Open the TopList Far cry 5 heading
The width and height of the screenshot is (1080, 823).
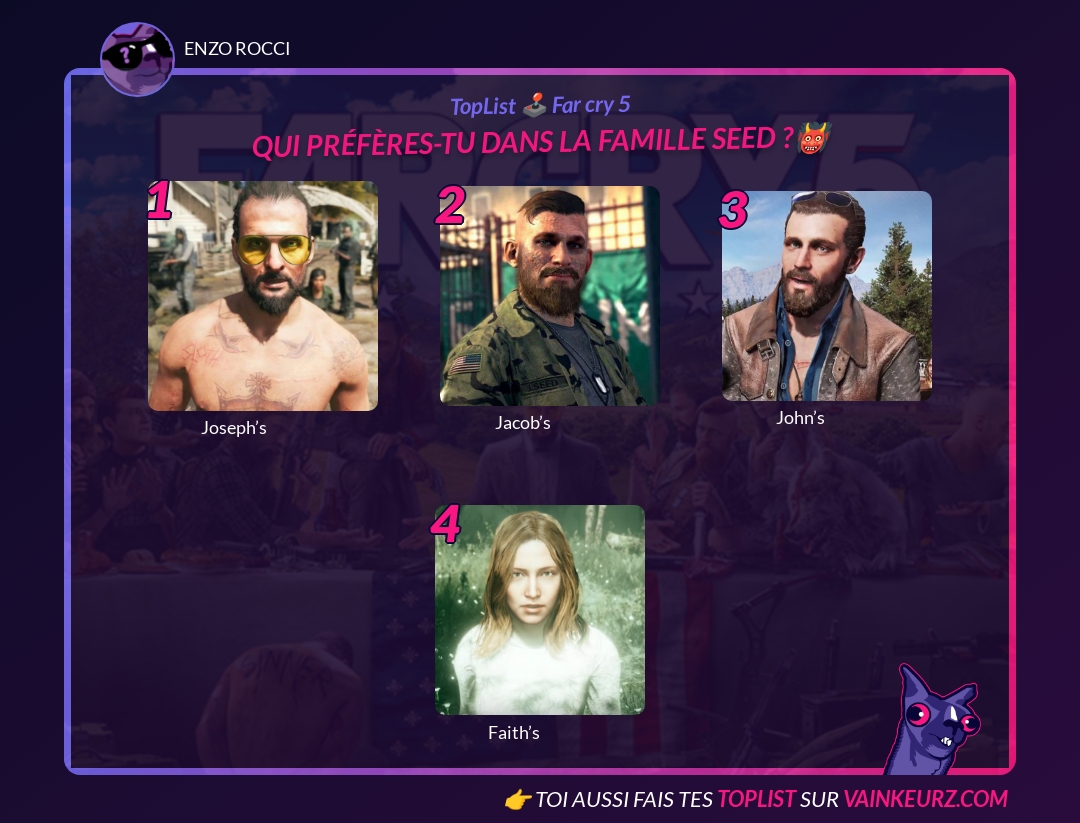(x=540, y=105)
